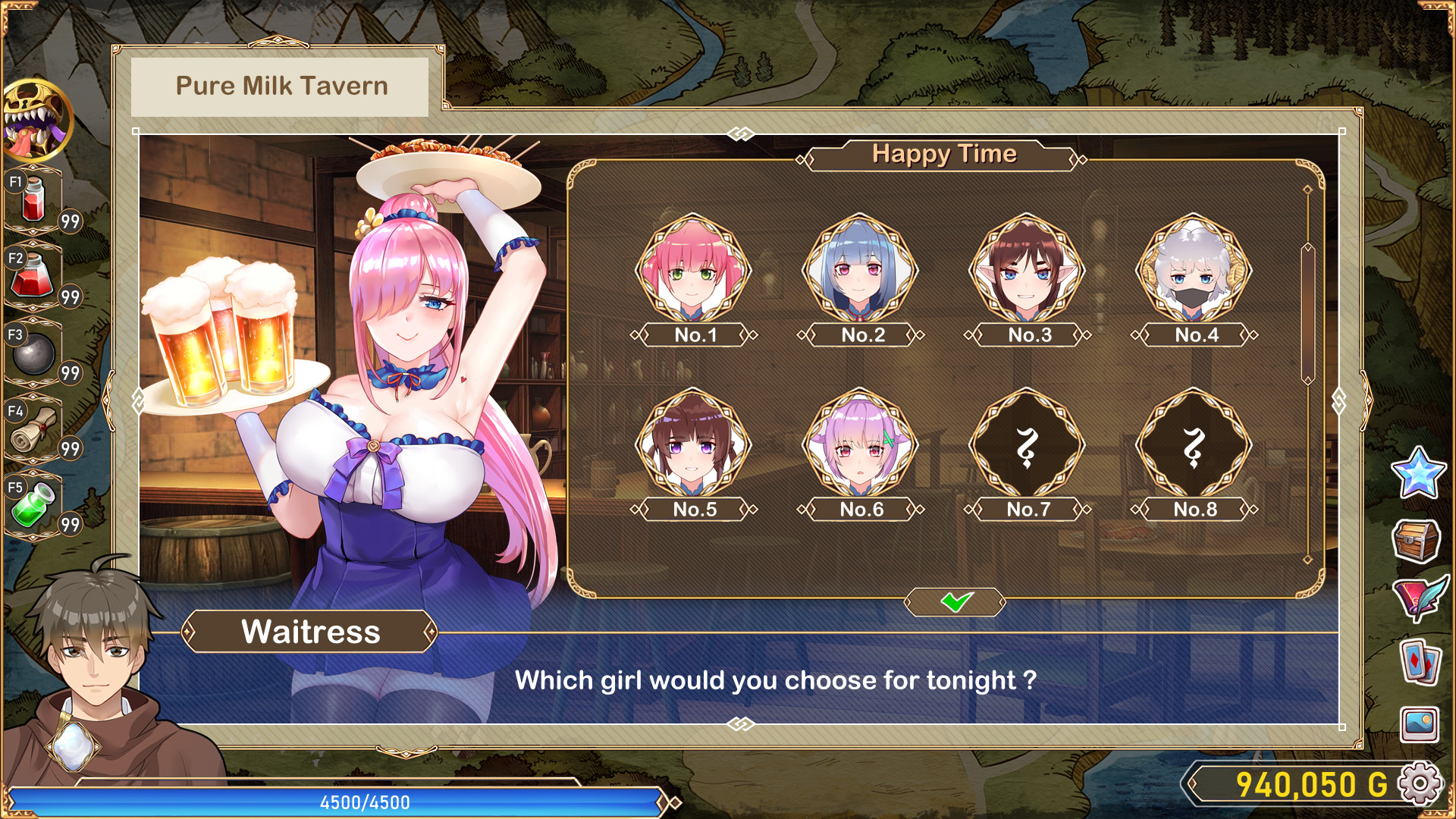This screenshot has height=819, width=1456.
Task: Open the playing cards menu
Action: [1420, 661]
